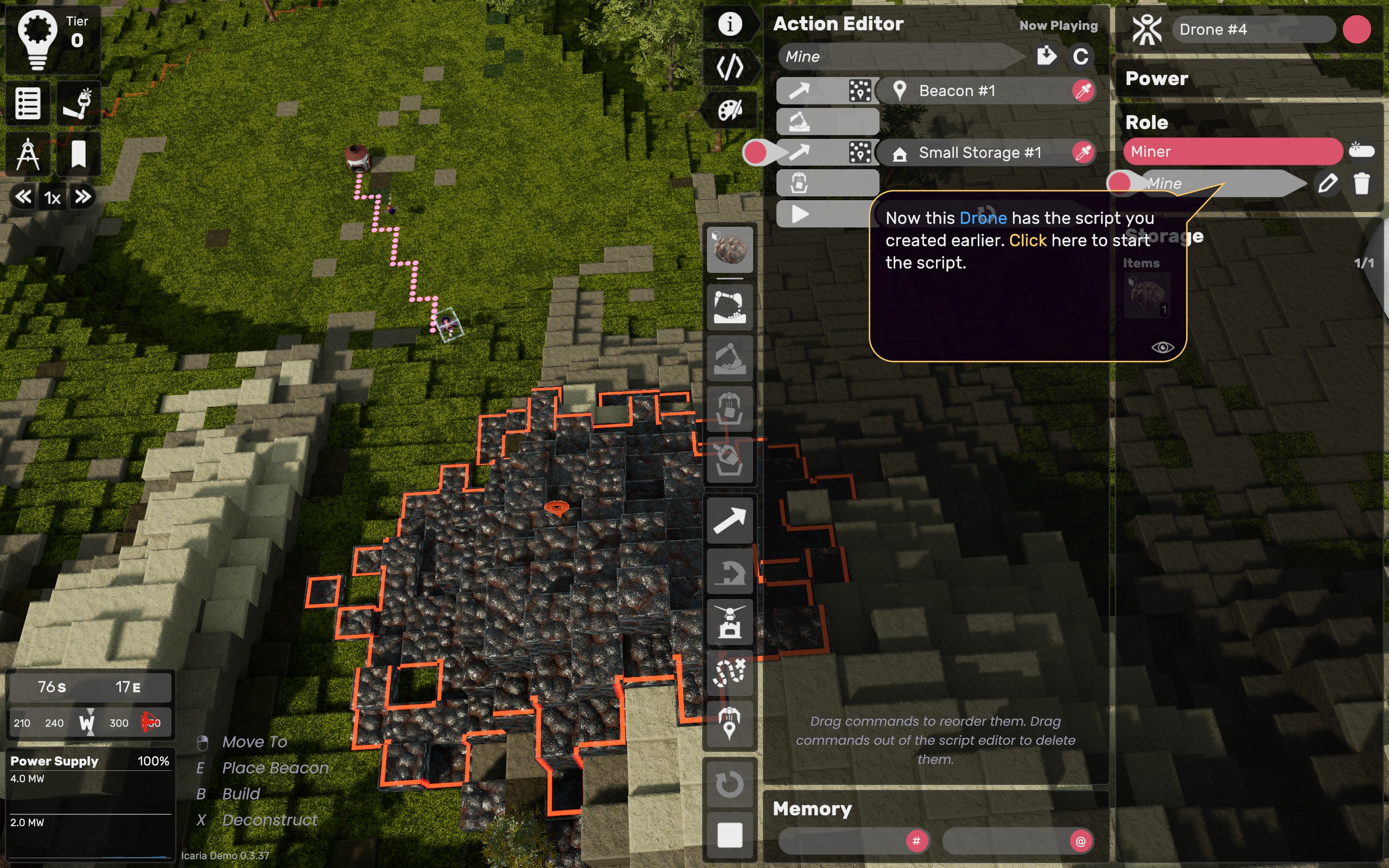Open the info tab with the i icon
Viewport: 1389px width, 868px height.
coord(730,24)
